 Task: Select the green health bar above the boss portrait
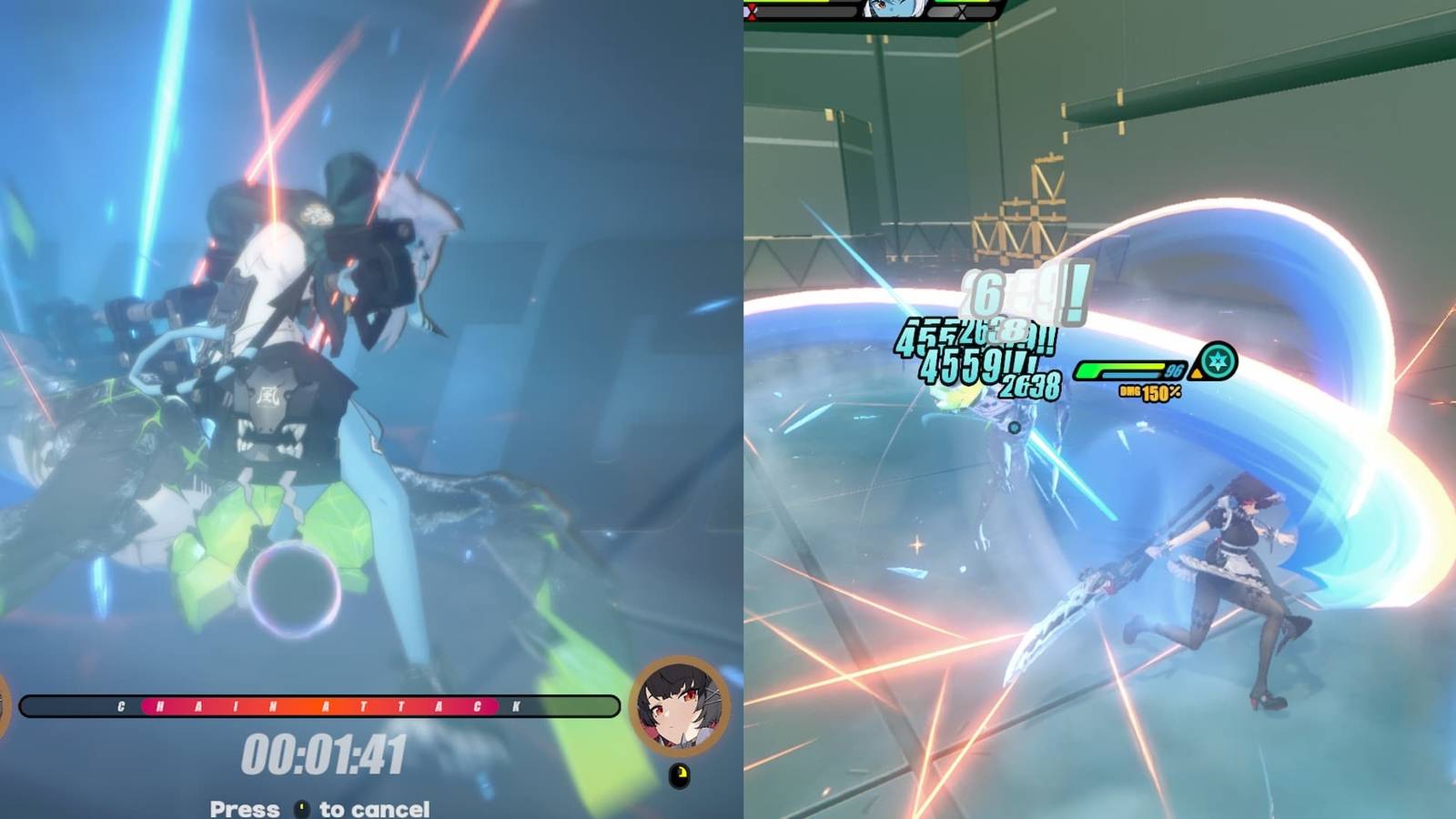pos(965,3)
